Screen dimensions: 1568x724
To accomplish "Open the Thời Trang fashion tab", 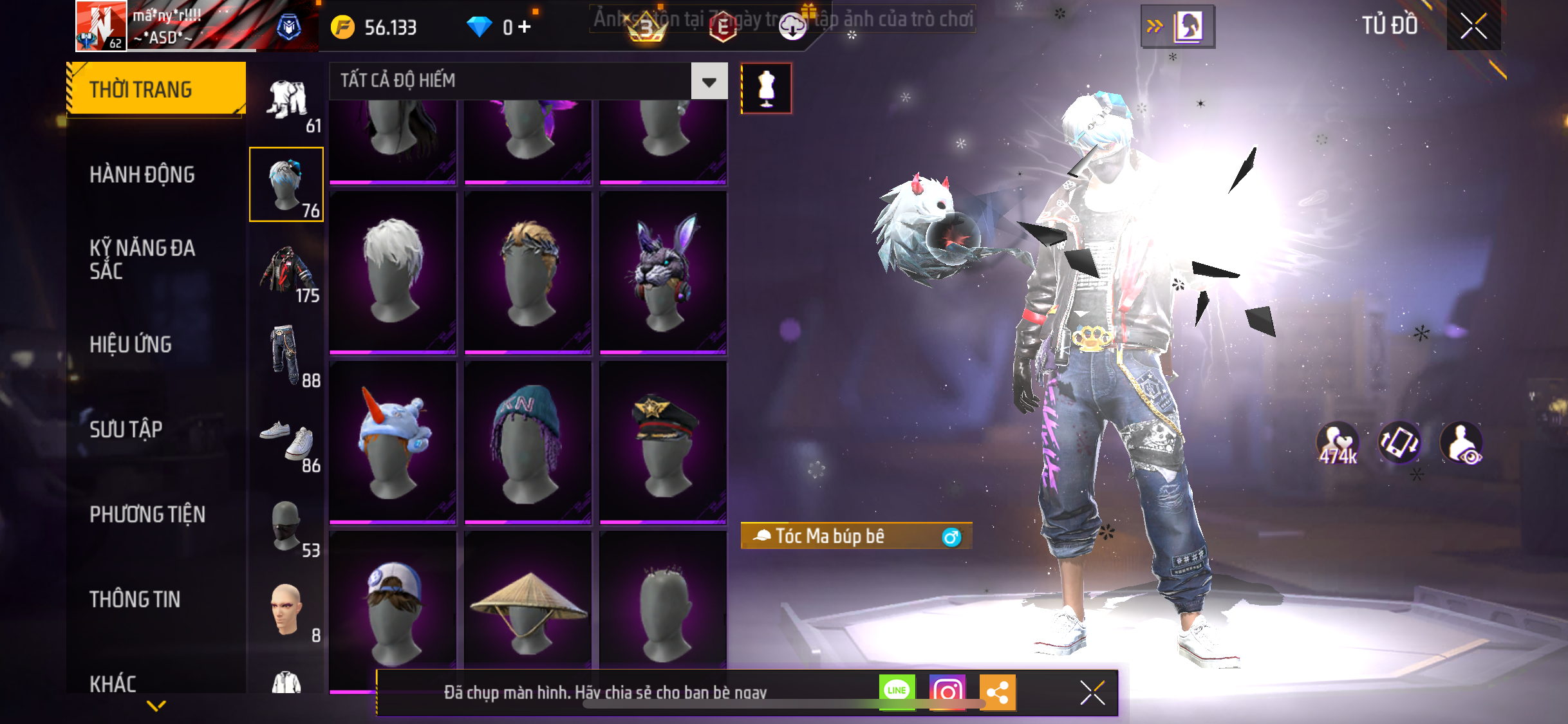I will click(x=156, y=89).
